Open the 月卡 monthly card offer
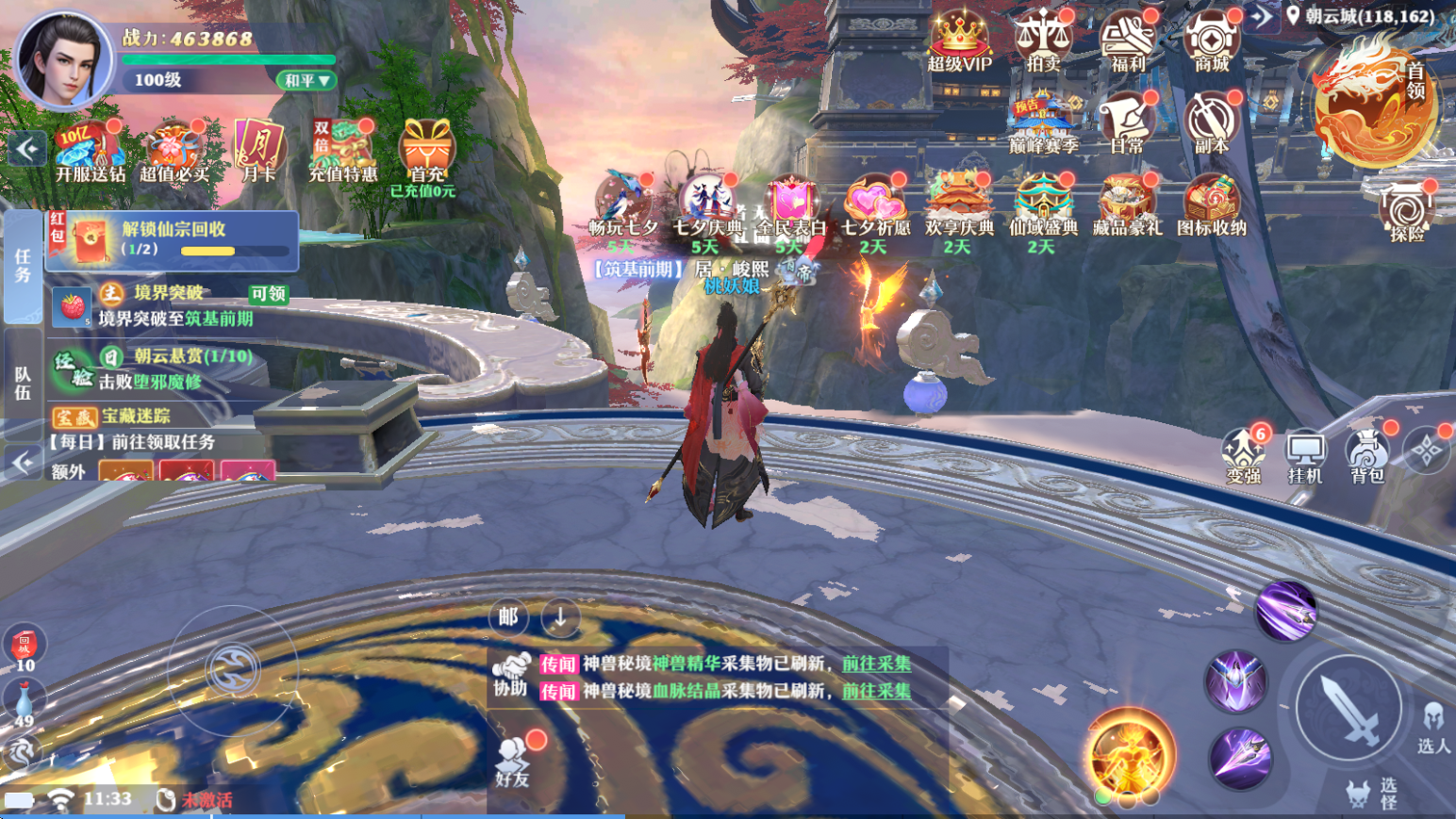The width and height of the screenshot is (1456, 819). [258, 151]
